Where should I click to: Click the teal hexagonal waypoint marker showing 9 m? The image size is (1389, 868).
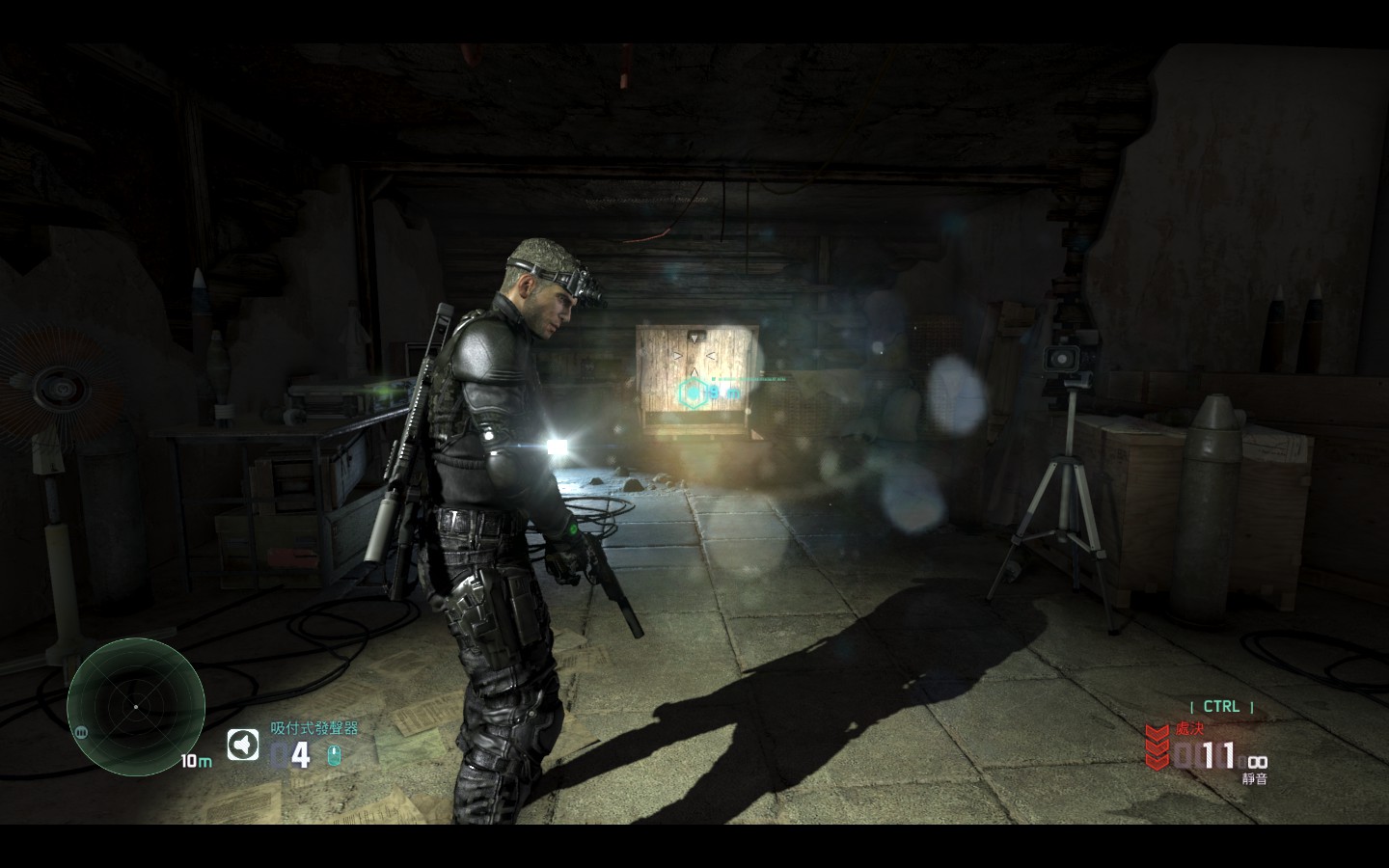click(694, 393)
